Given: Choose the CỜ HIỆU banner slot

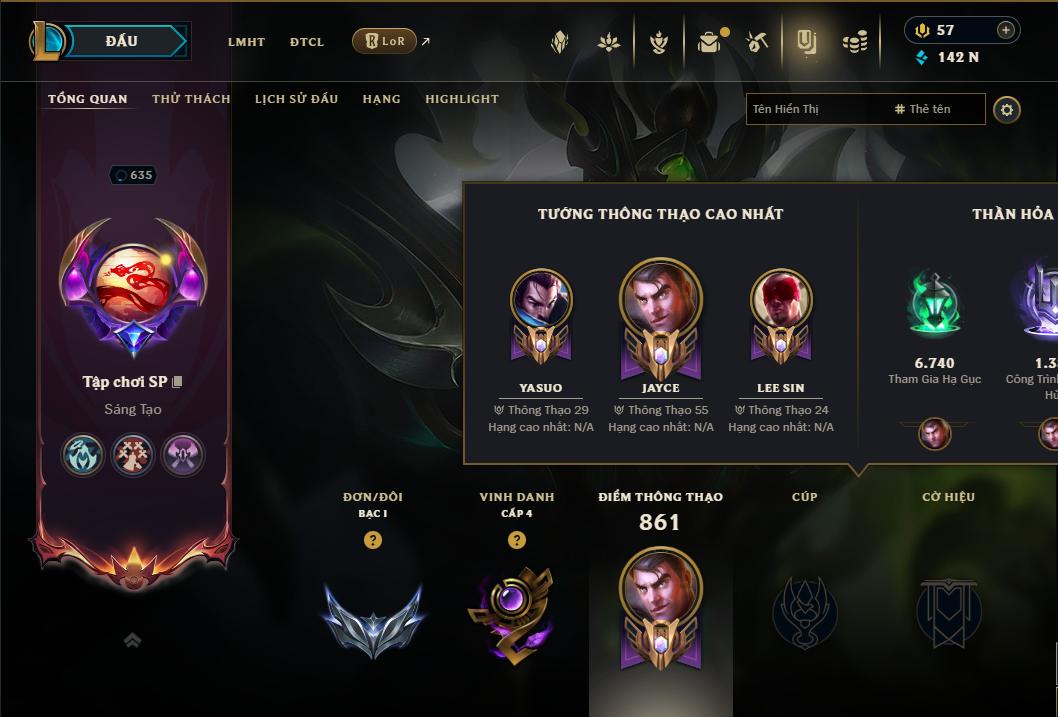Looking at the screenshot, I should 948,610.
